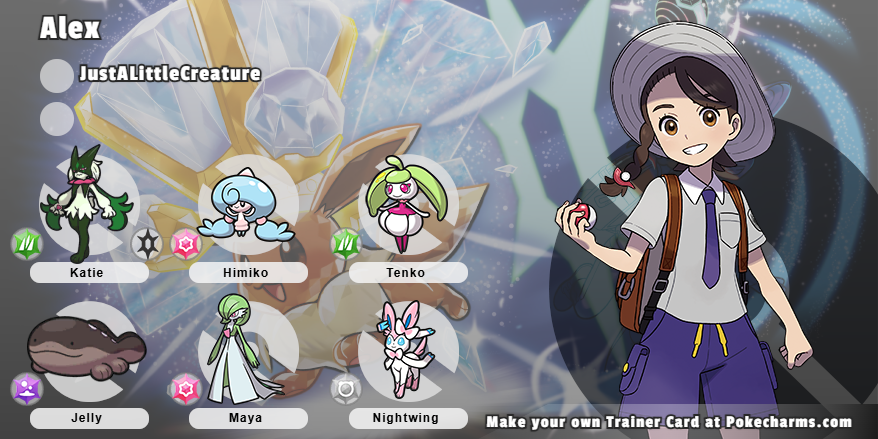Click the Nightwing name label
This screenshot has height=439, width=878.
(407, 418)
